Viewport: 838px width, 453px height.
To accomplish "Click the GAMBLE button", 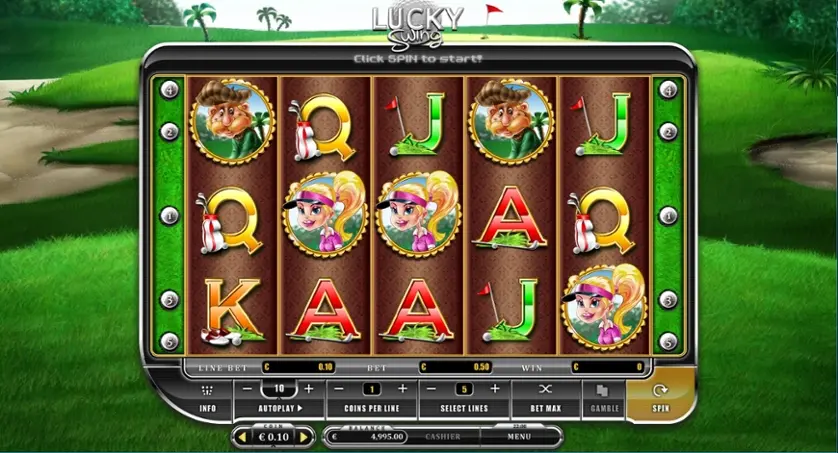I will 603,397.
